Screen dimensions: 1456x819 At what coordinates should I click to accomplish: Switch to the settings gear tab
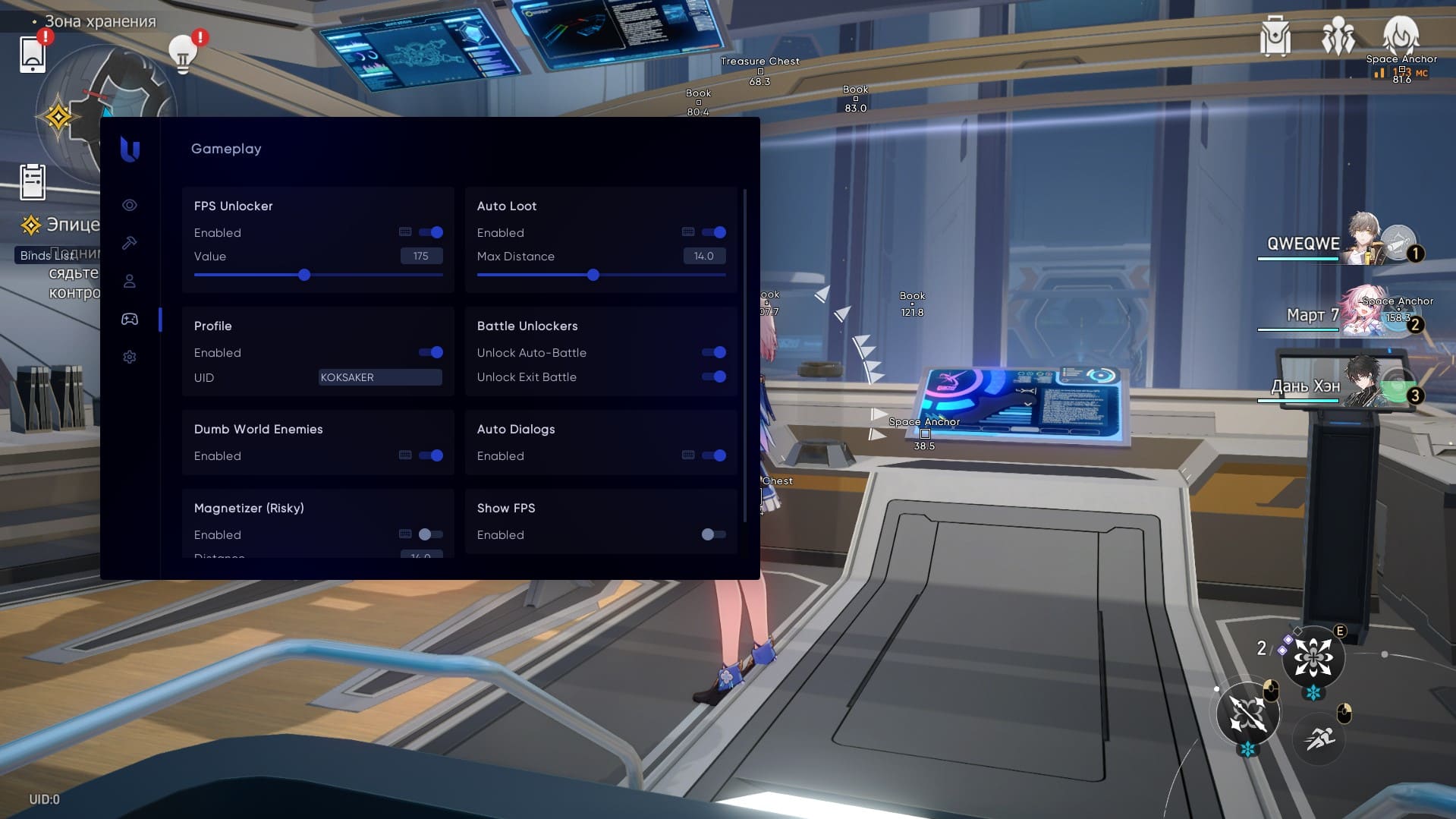click(130, 357)
